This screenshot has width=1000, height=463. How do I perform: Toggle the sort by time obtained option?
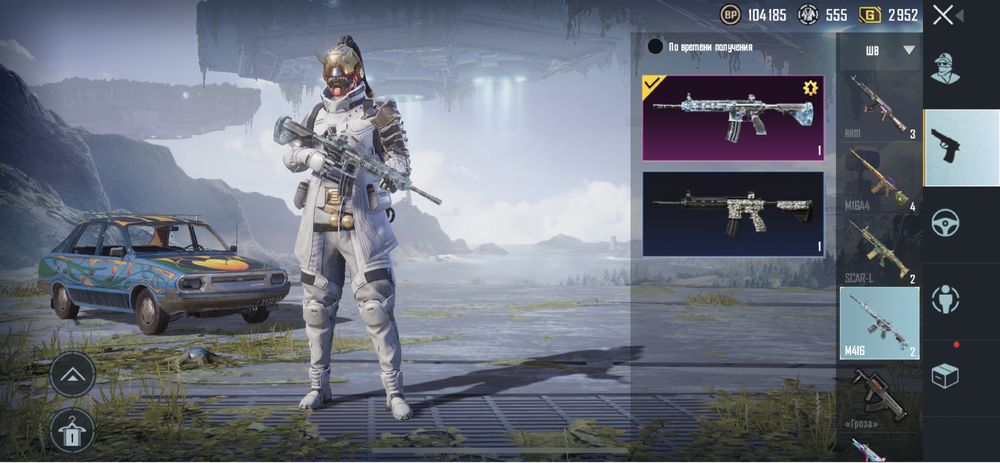656,46
